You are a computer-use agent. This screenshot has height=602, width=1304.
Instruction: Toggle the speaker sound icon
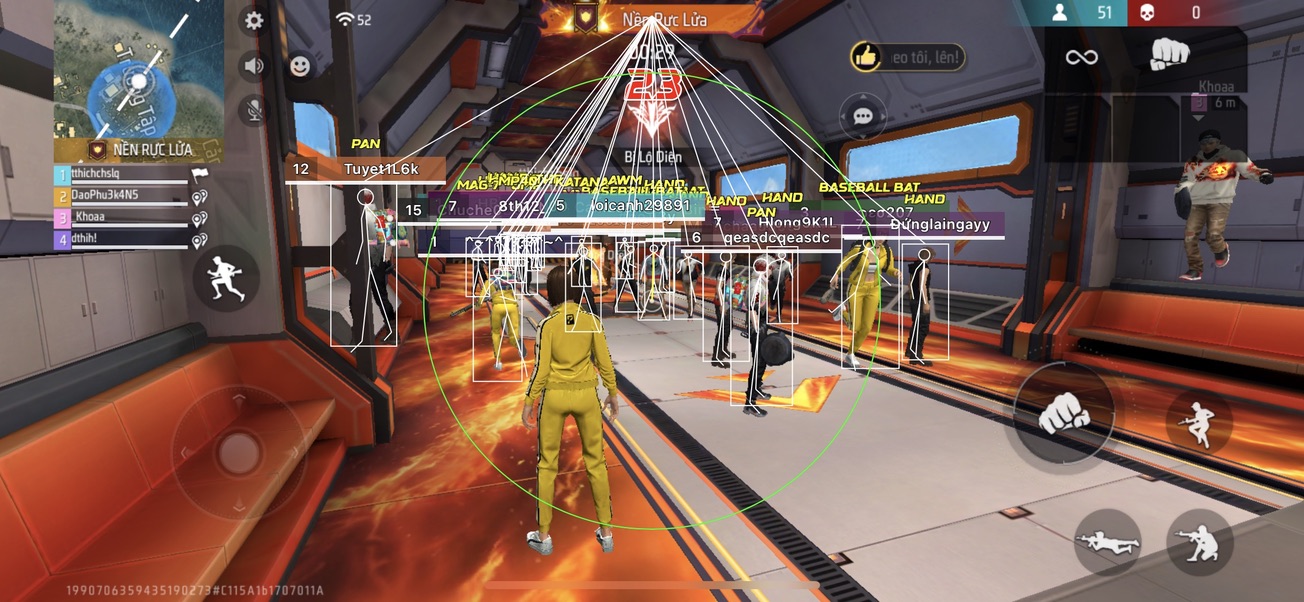click(x=254, y=66)
